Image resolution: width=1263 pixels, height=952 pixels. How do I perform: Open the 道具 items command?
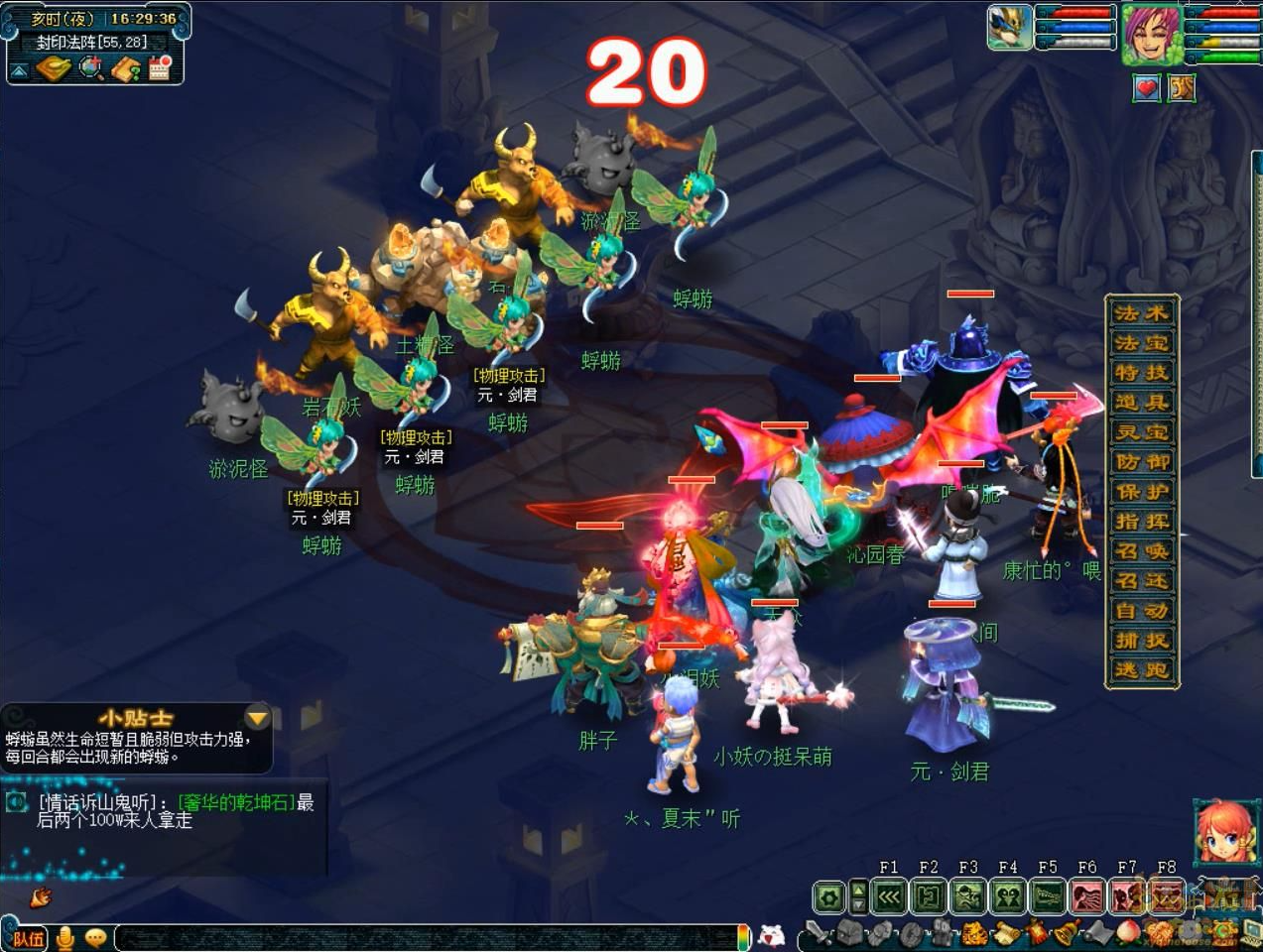(1142, 403)
